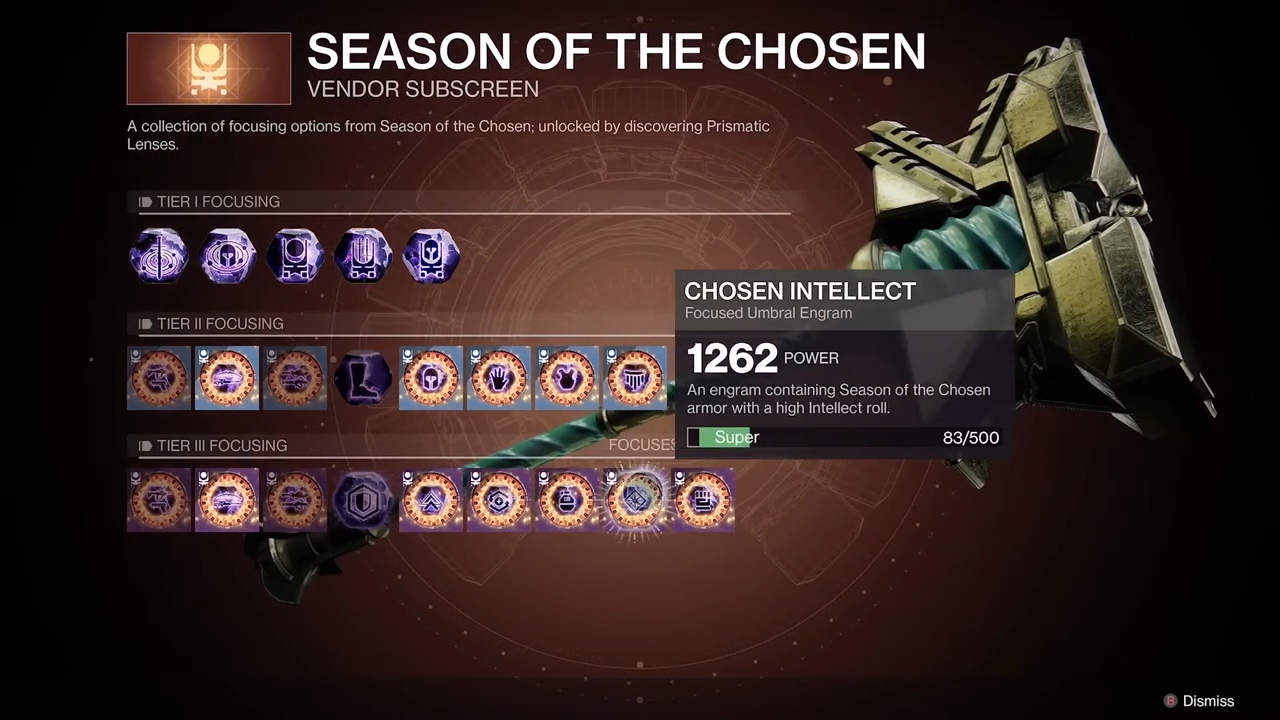The width and height of the screenshot is (1280, 720).
Task: Select the Tier II helmet focusing engram
Action: click(431, 378)
